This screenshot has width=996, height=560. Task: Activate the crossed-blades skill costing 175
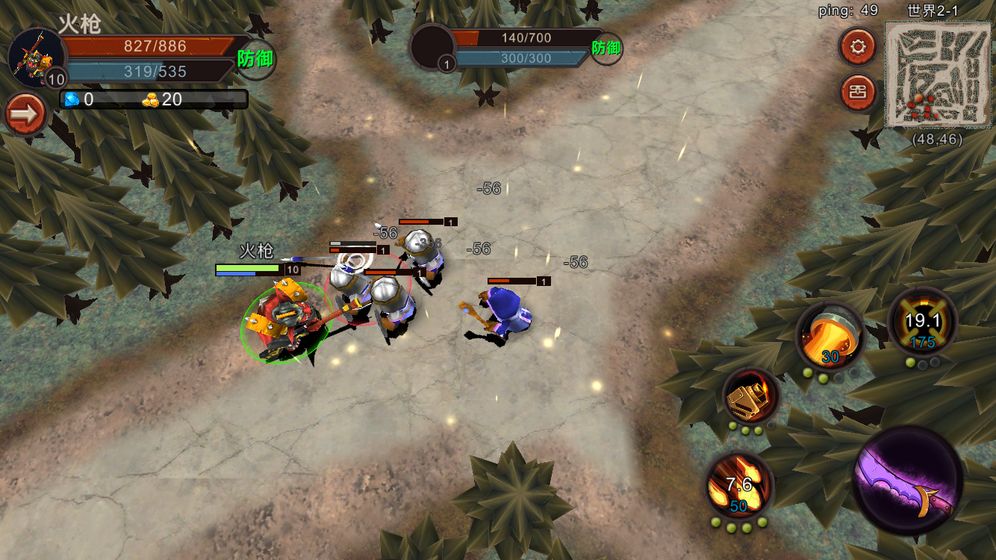point(921,322)
